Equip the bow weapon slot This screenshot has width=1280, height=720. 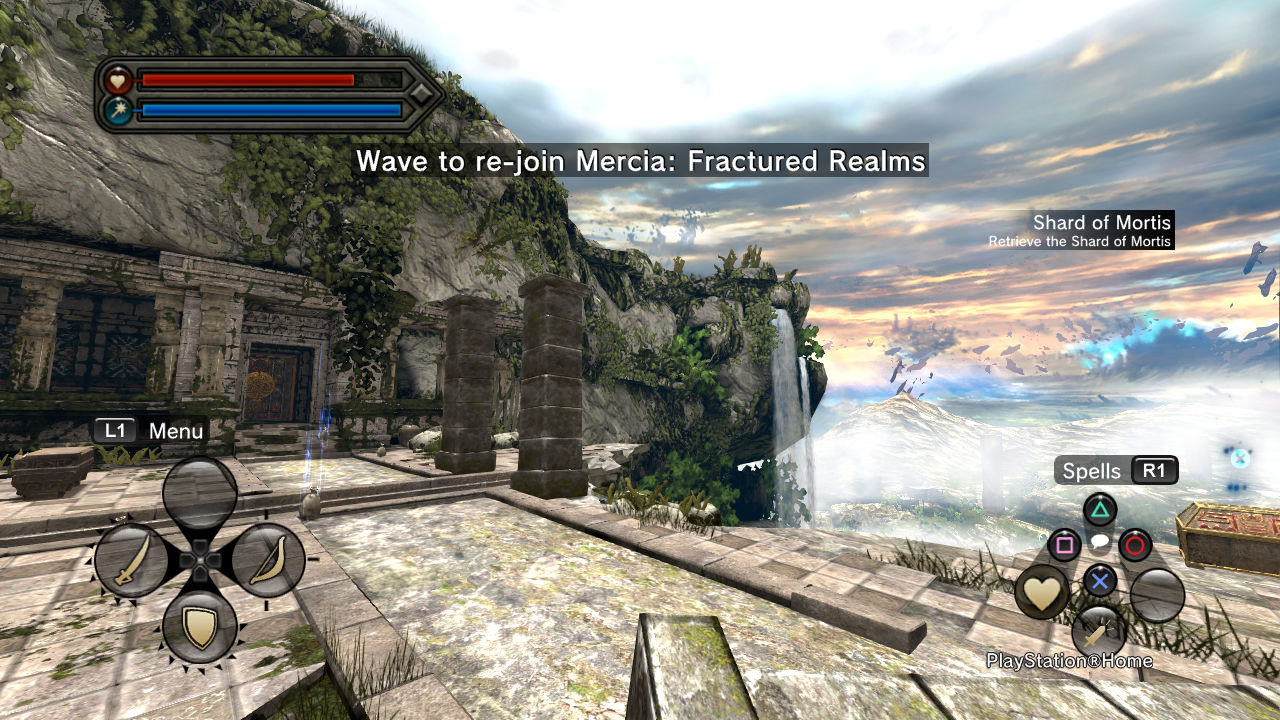coord(268,561)
